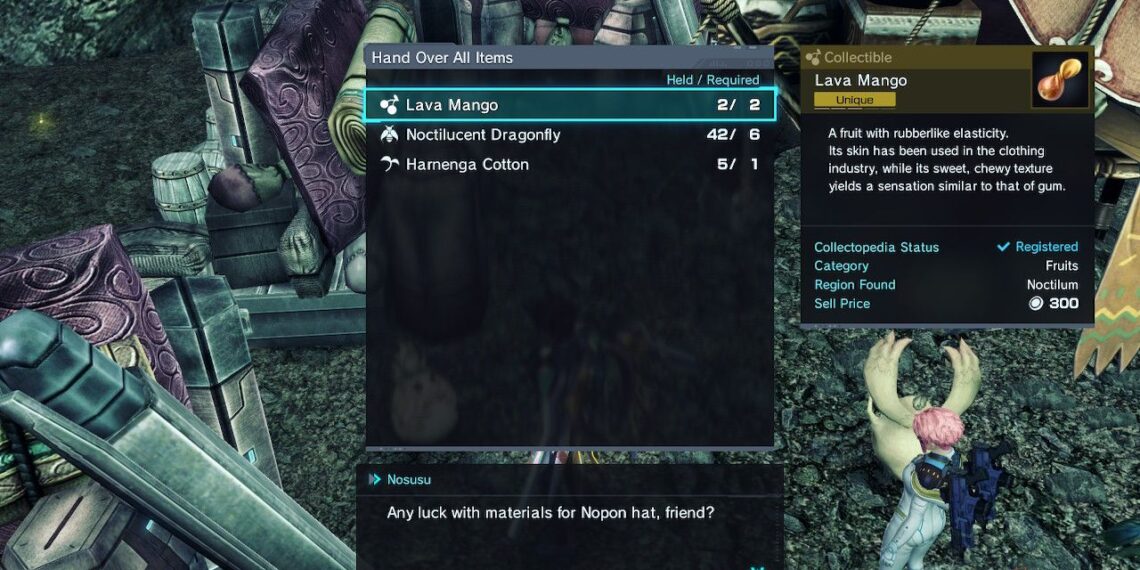1140x570 pixels.
Task: Click the Lava Mango item thumbnail
Action: point(1061,81)
